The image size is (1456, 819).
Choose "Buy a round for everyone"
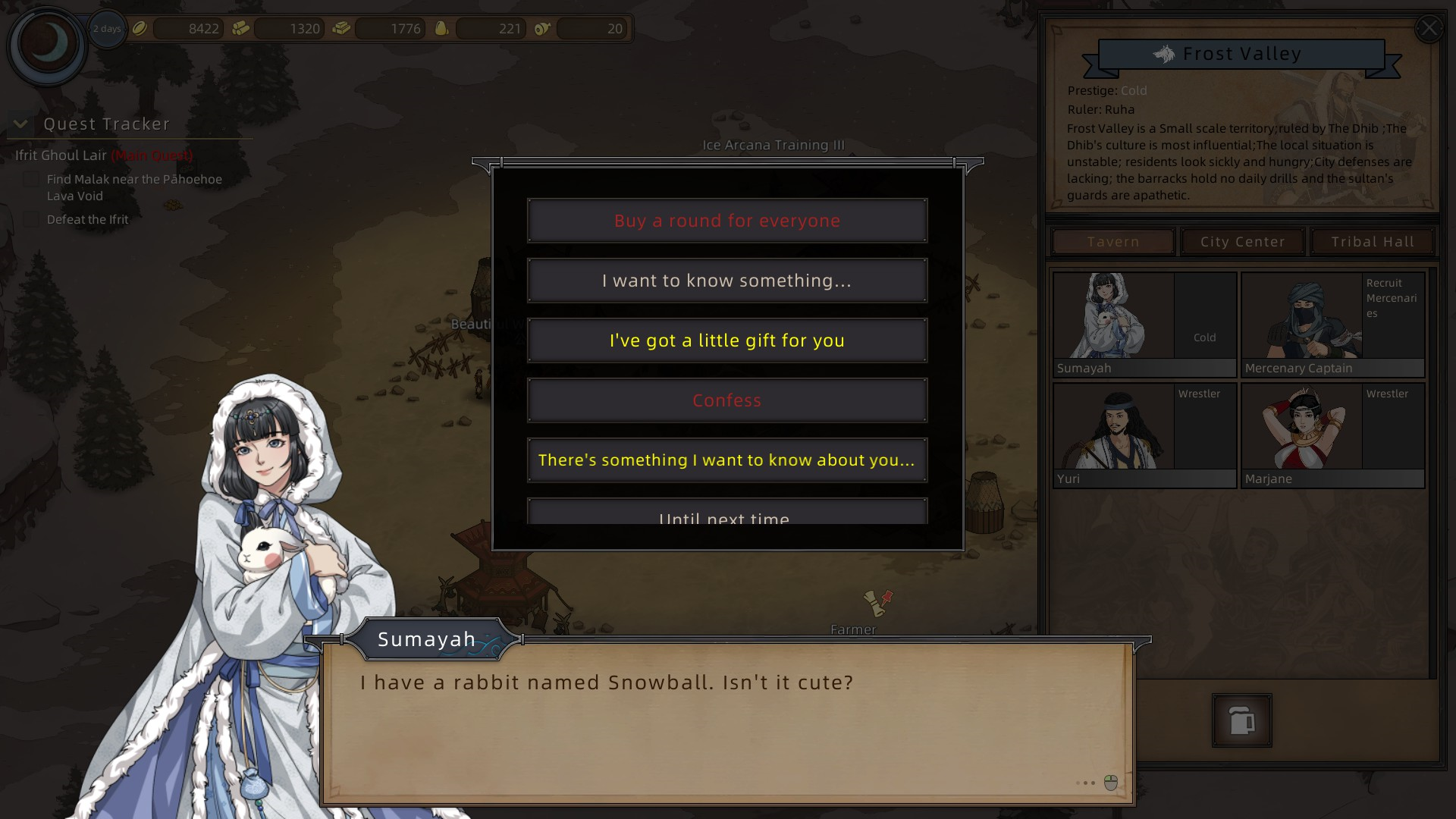coord(726,221)
